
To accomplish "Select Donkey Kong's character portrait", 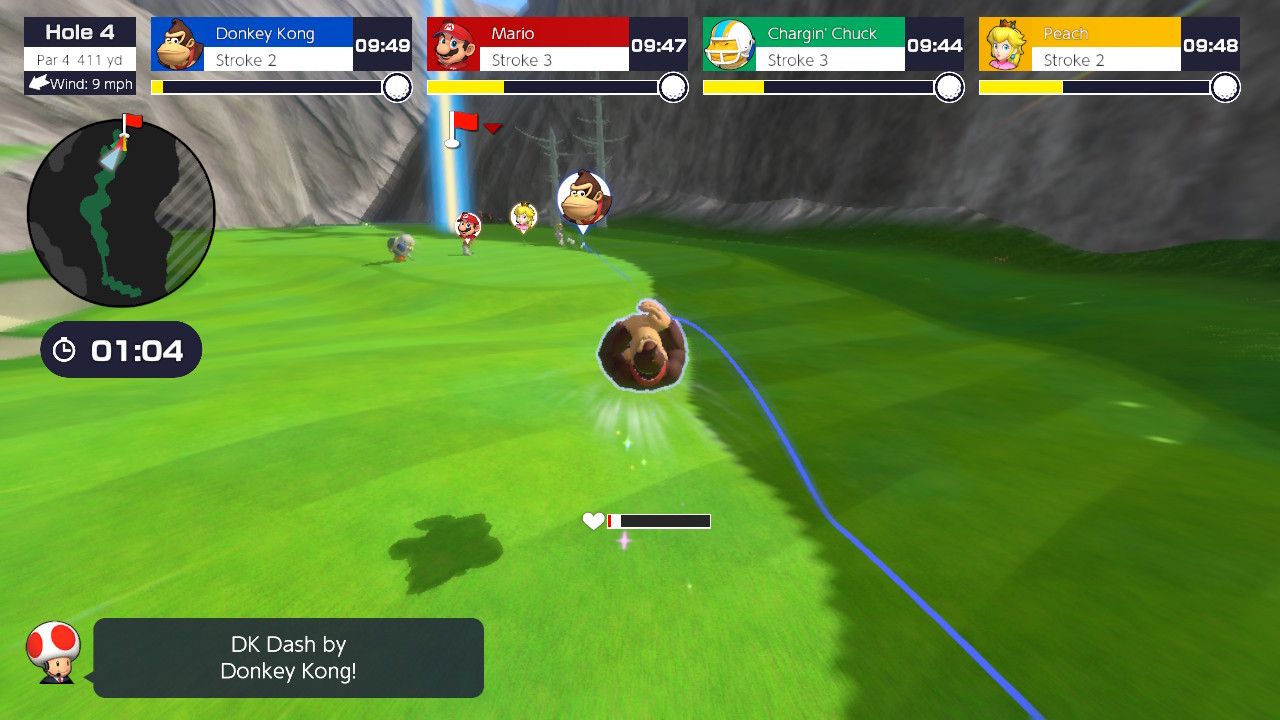I will (x=177, y=43).
